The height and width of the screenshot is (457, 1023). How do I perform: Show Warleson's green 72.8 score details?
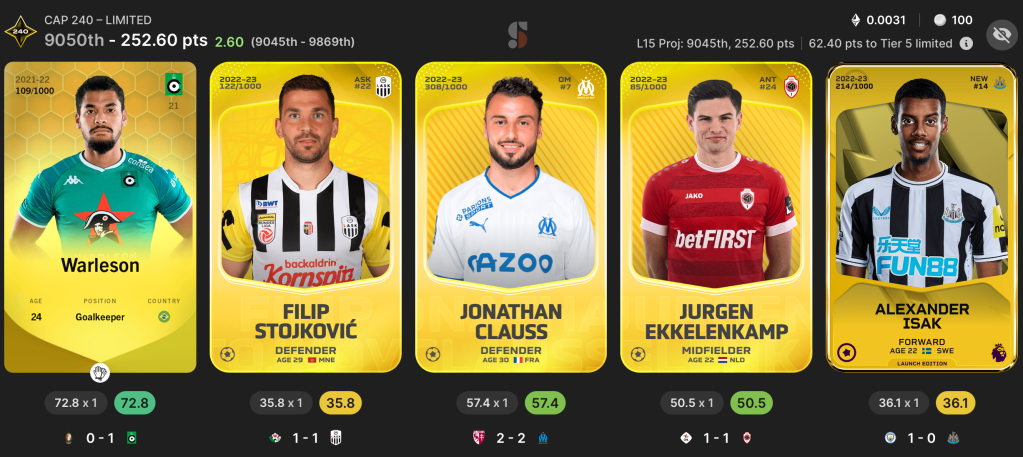coord(134,403)
